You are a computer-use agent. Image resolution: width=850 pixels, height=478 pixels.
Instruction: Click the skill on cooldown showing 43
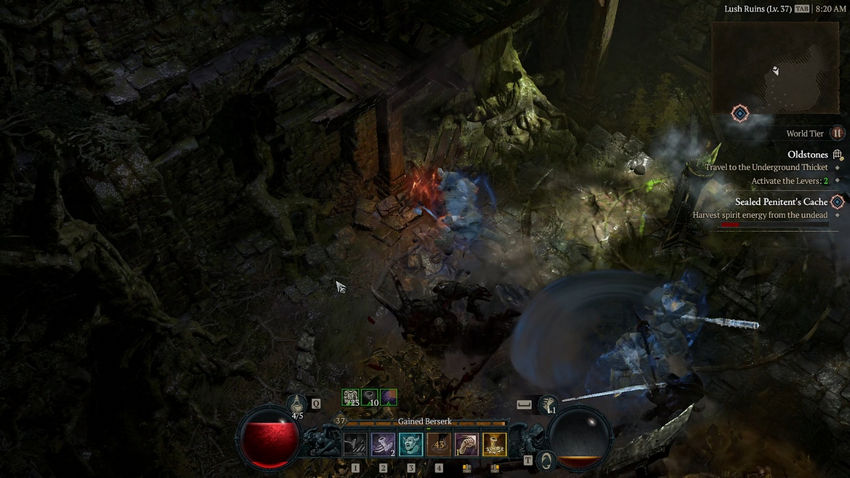[x=439, y=444]
